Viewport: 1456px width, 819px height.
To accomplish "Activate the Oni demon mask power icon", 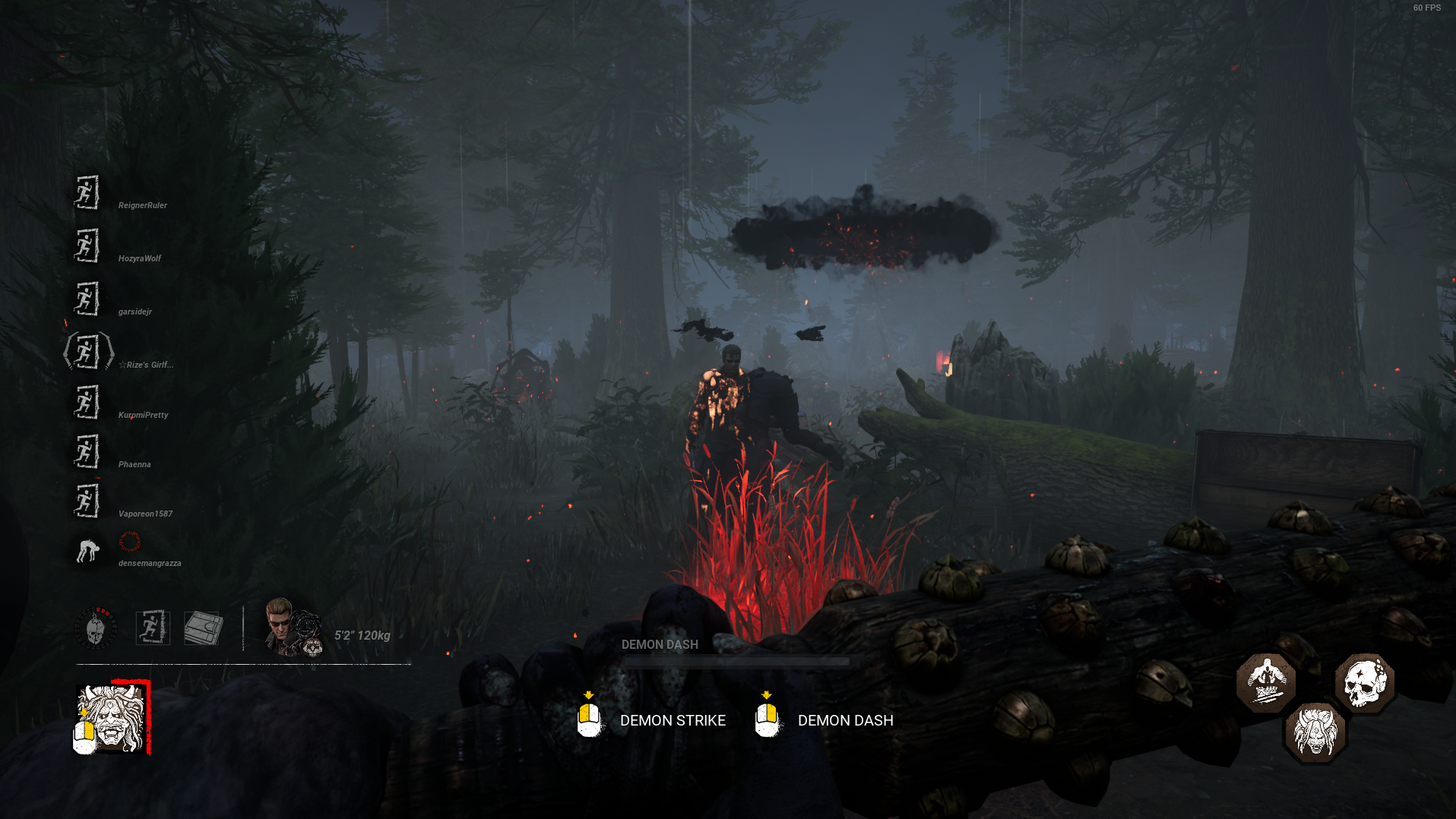I will (x=112, y=719).
